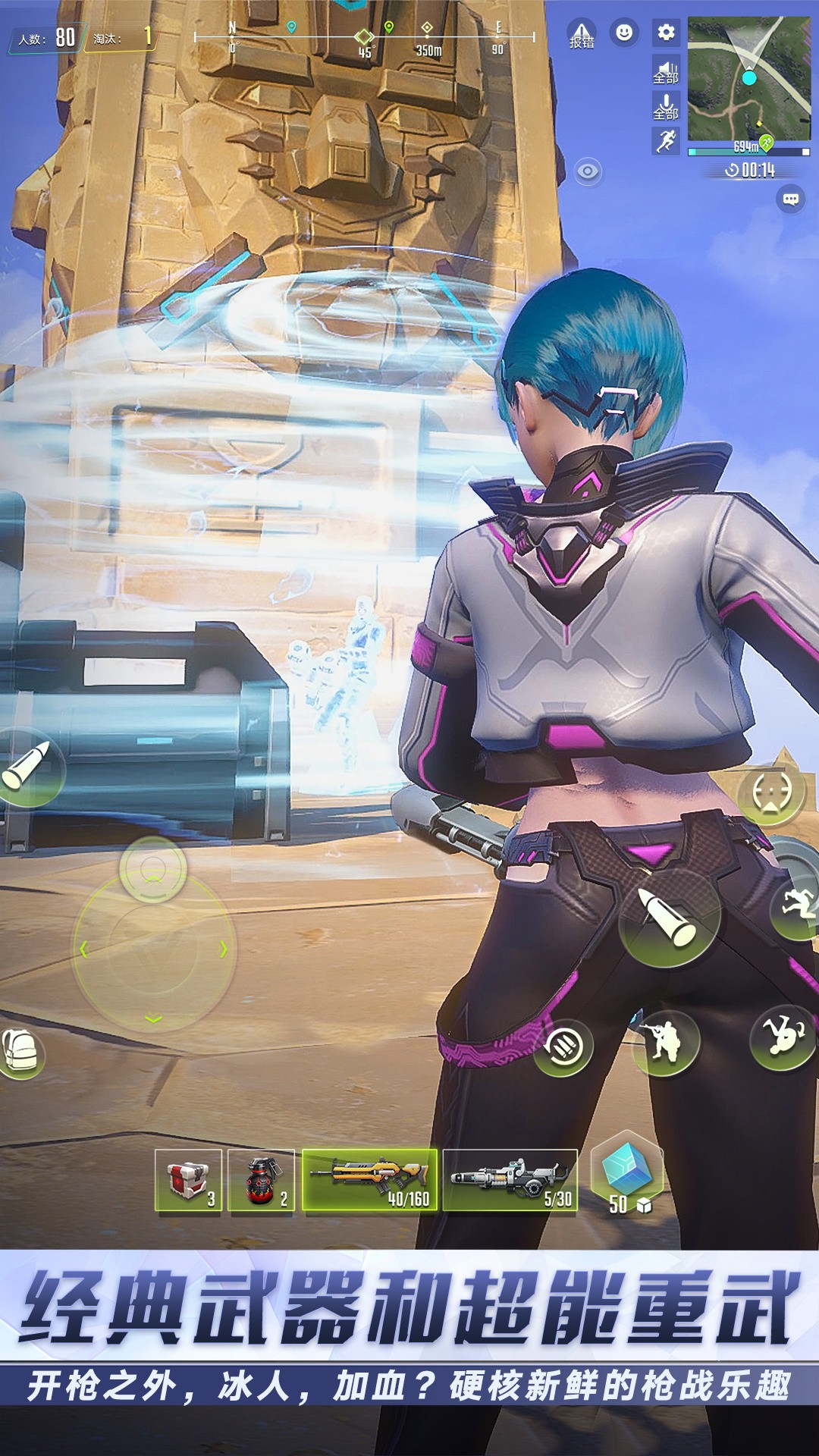Image resolution: width=819 pixels, height=1456 pixels.
Task: Toggle the microphone 全部 voice input
Action: pos(666,107)
